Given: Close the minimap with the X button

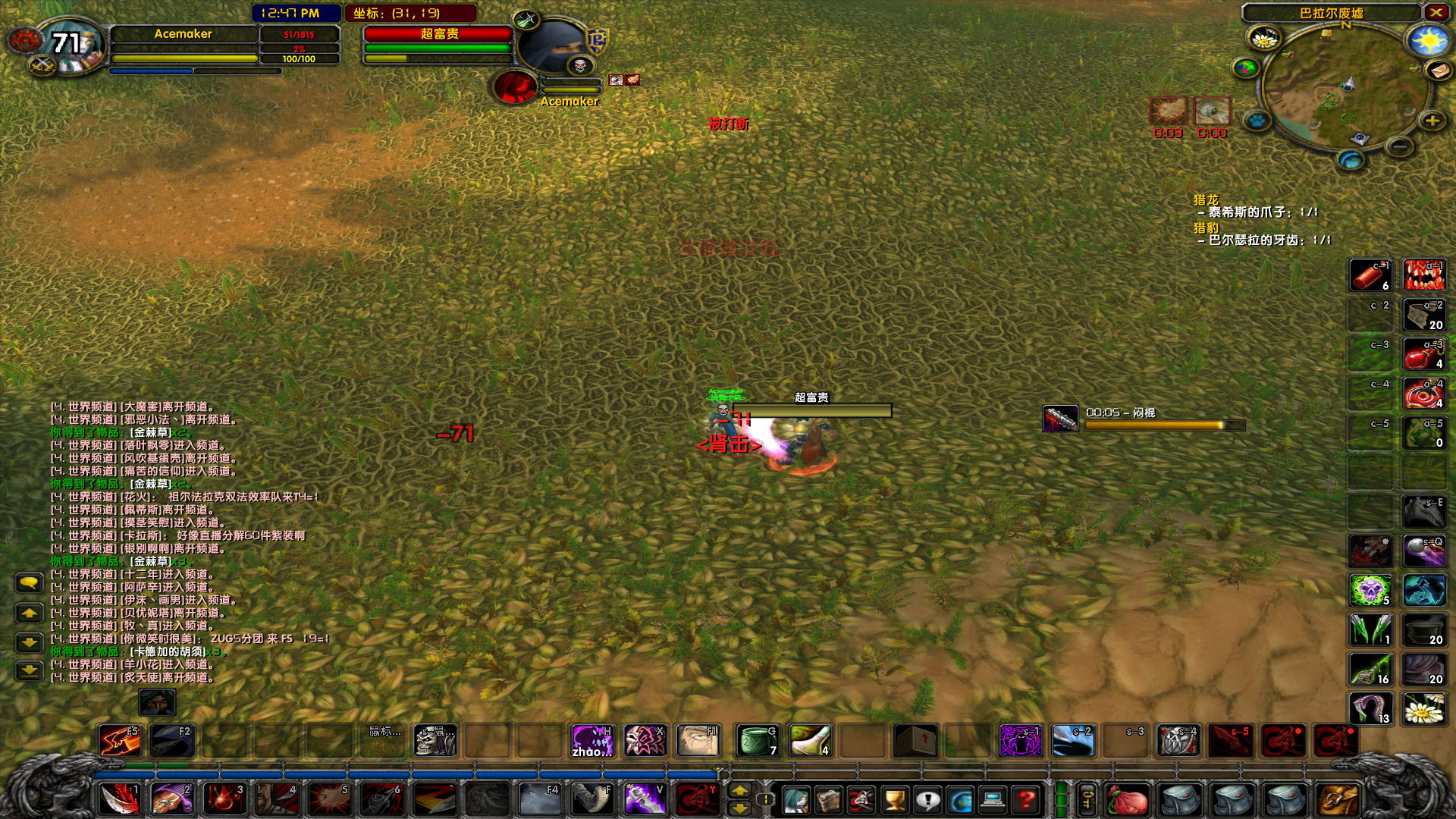Looking at the screenshot, I should [1436, 12].
